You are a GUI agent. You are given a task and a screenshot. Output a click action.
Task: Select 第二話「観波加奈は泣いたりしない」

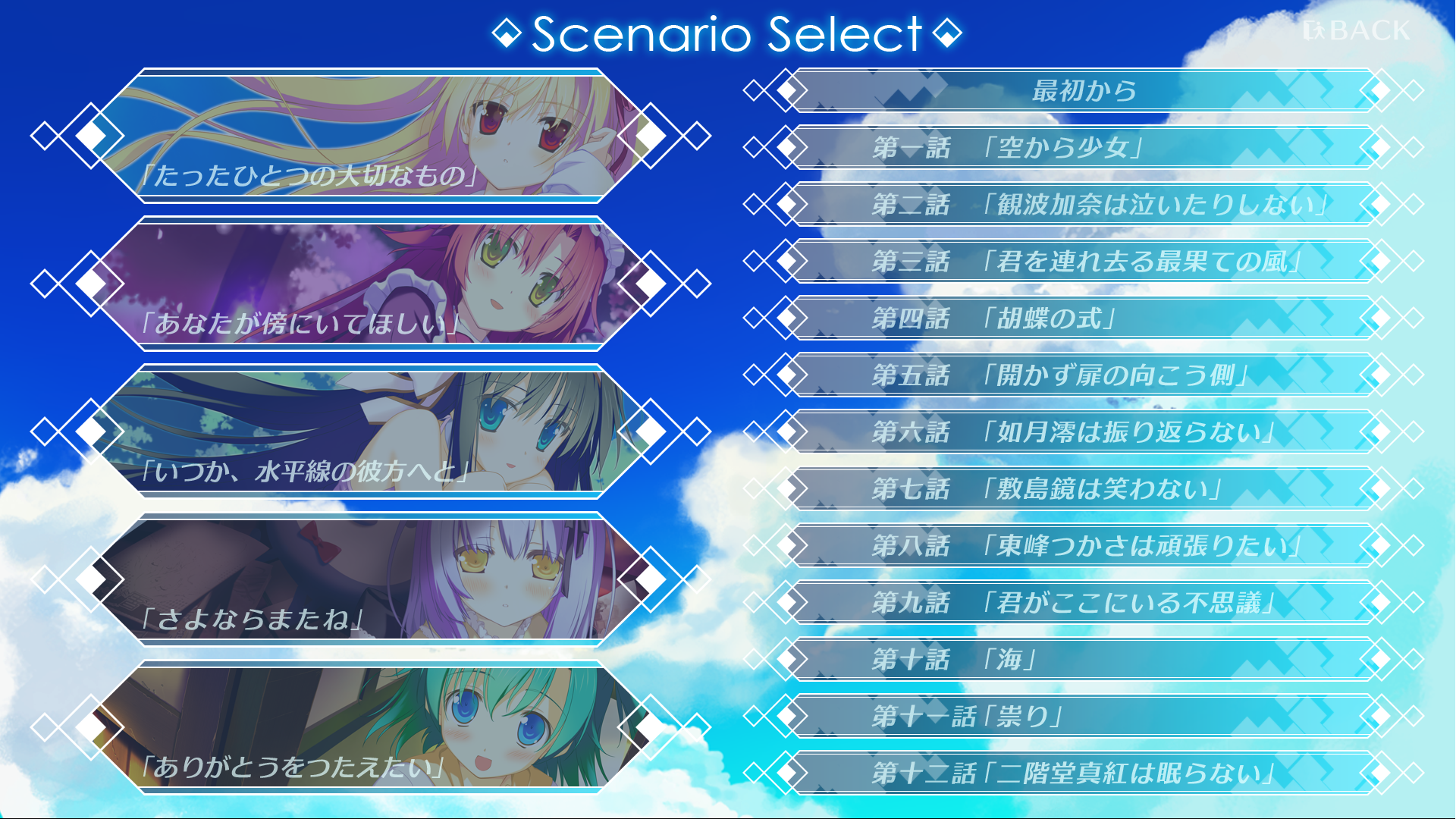(1083, 205)
